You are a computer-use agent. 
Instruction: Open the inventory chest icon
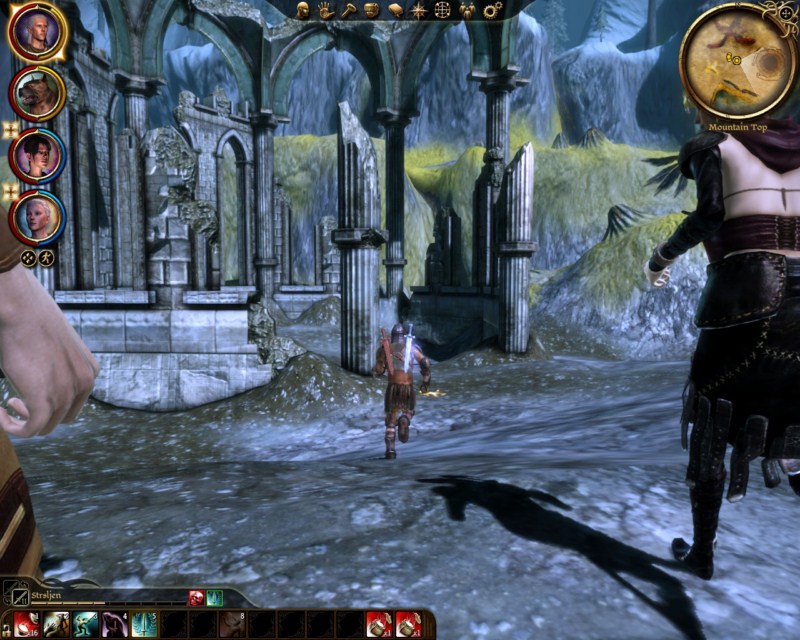pos(372,10)
